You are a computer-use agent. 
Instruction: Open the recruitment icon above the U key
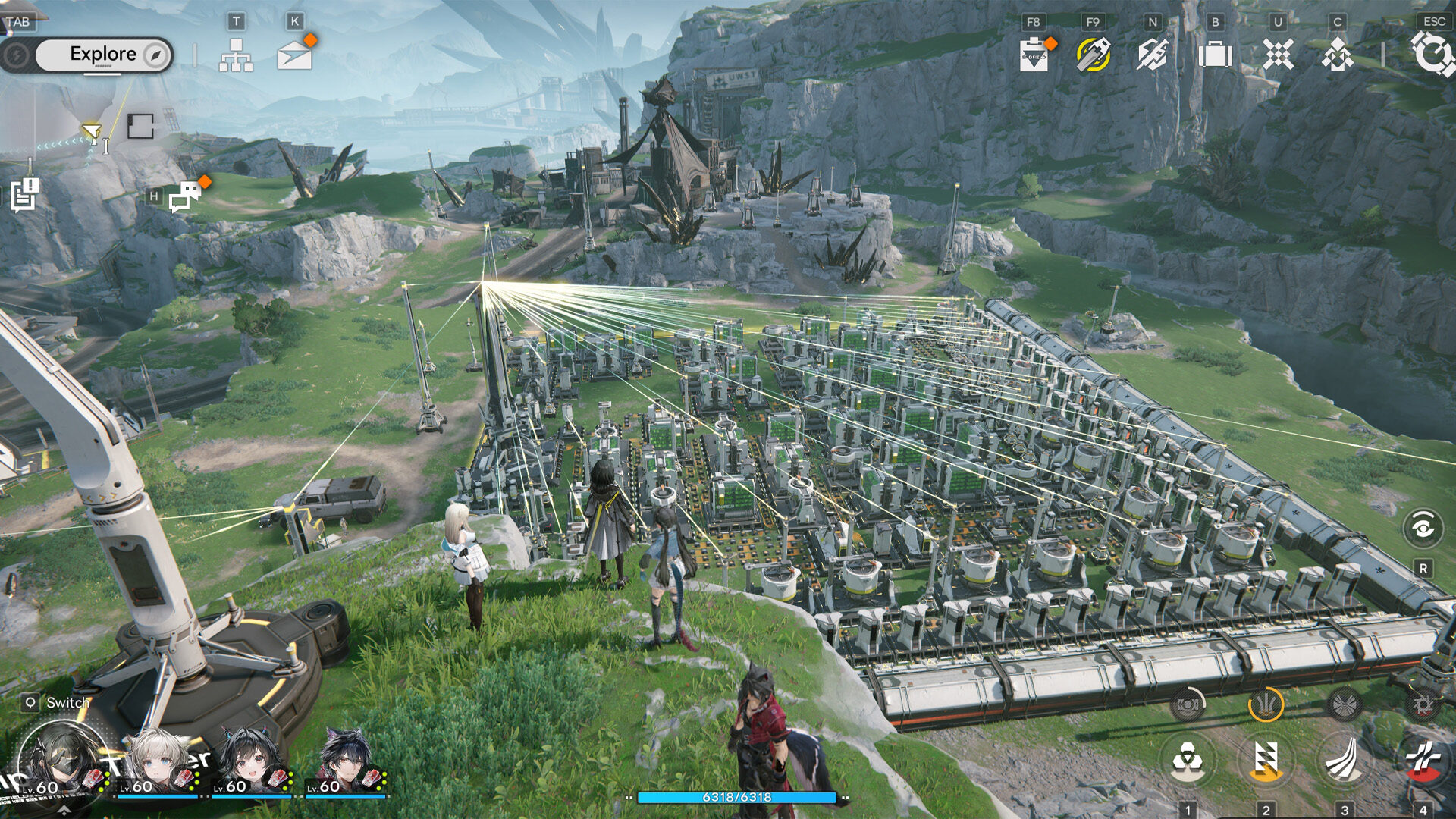coord(1276,53)
